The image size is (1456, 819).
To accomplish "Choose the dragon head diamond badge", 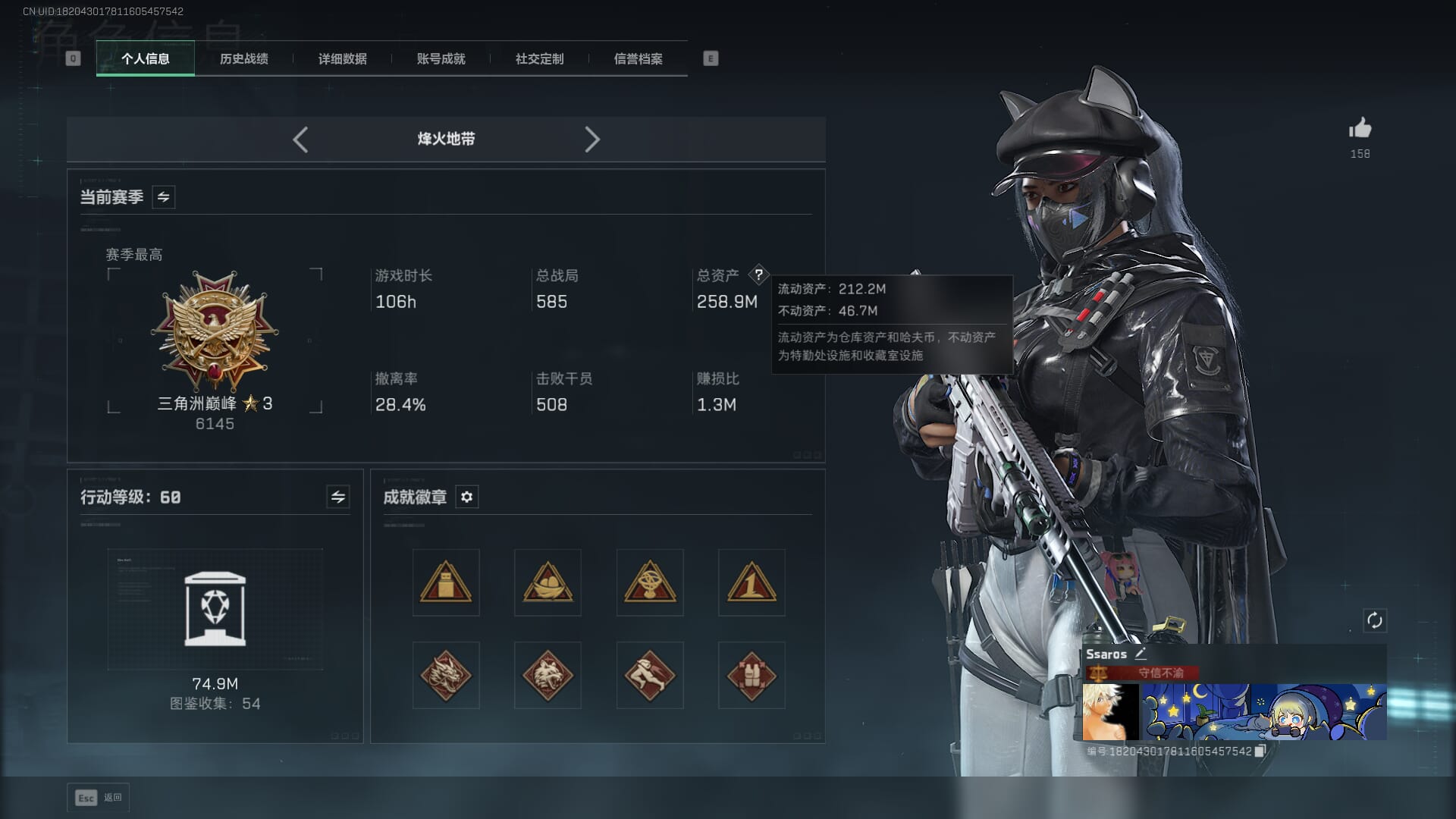I will click(446, 675).
